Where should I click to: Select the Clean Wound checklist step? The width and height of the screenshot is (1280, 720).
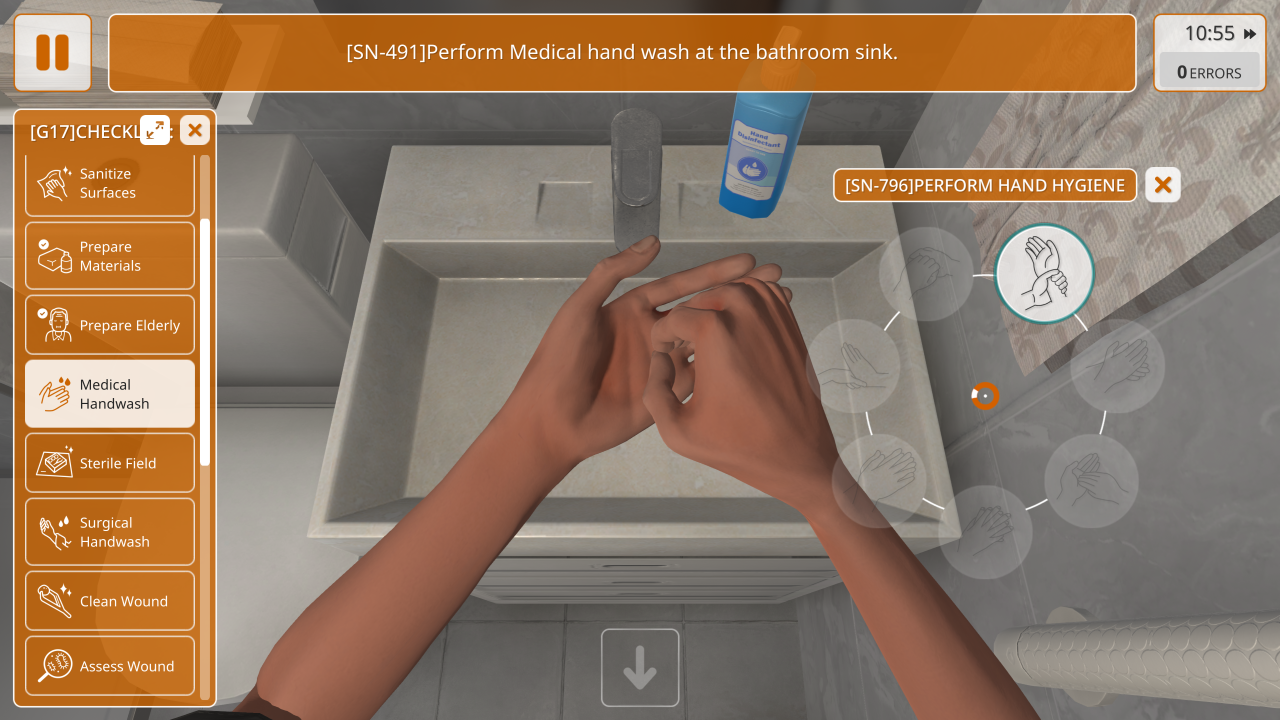[110, 601]
